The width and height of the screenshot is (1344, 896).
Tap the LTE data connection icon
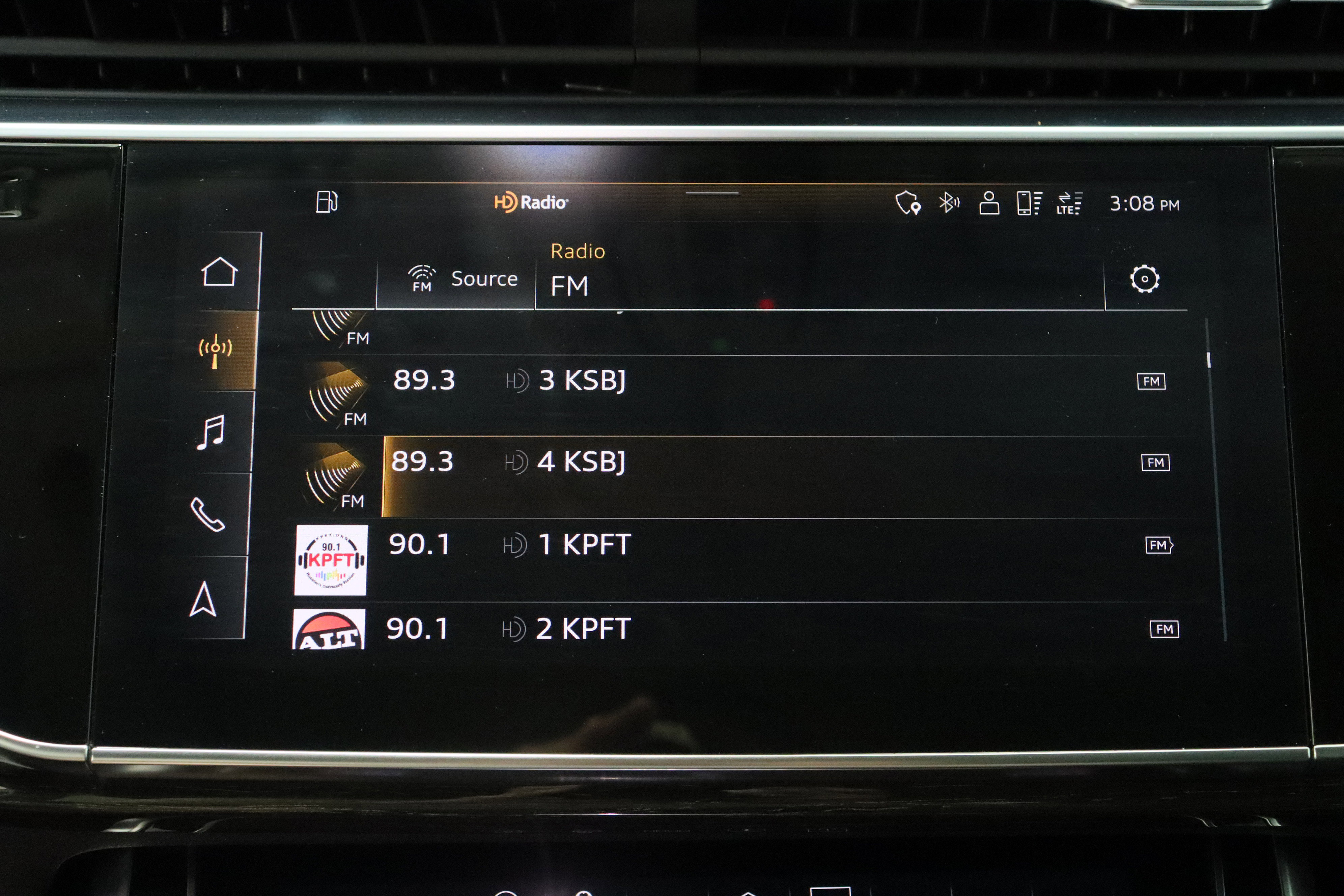point(1069,203)
